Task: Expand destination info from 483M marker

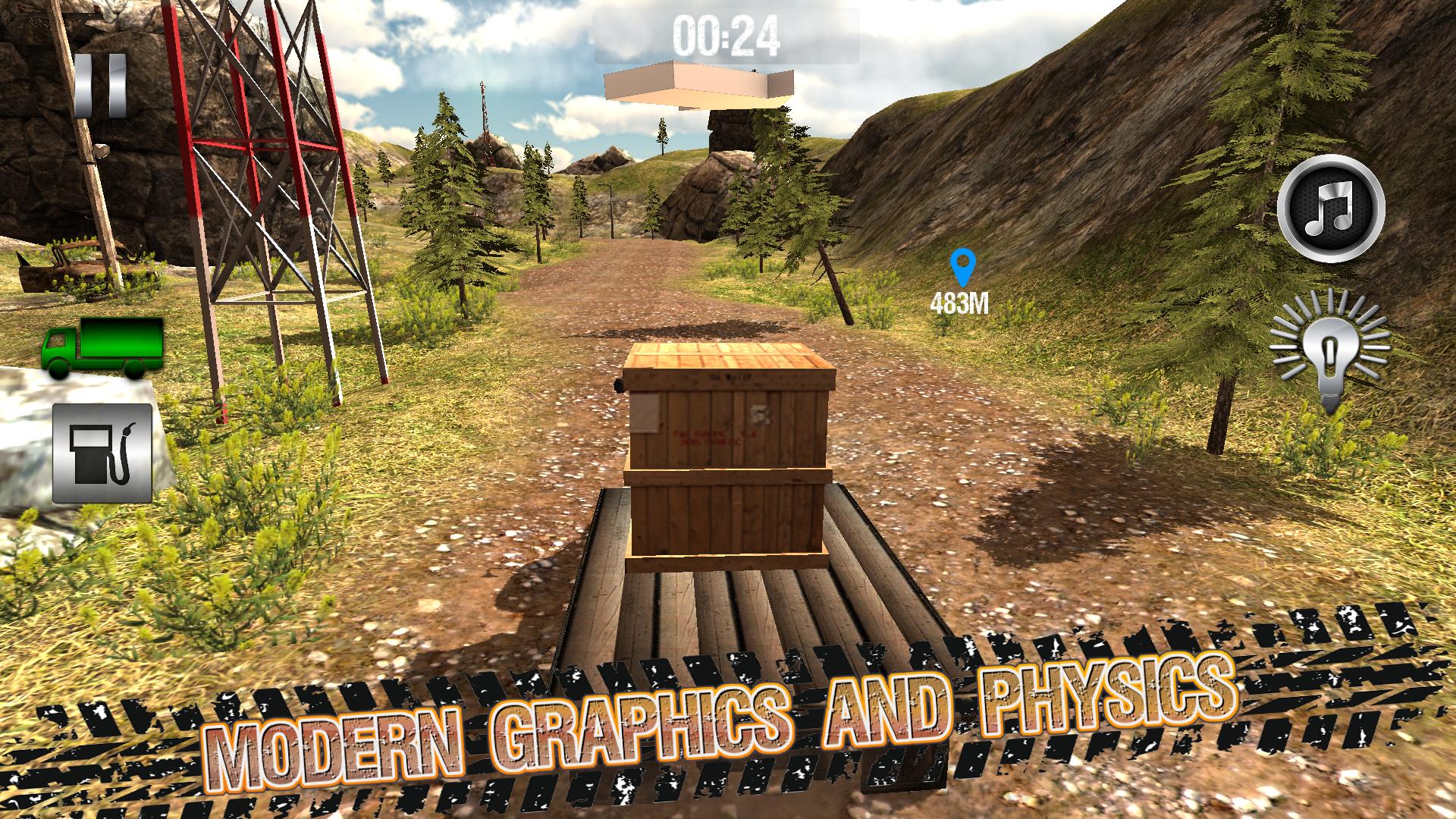Action: [x=960, y=303]
